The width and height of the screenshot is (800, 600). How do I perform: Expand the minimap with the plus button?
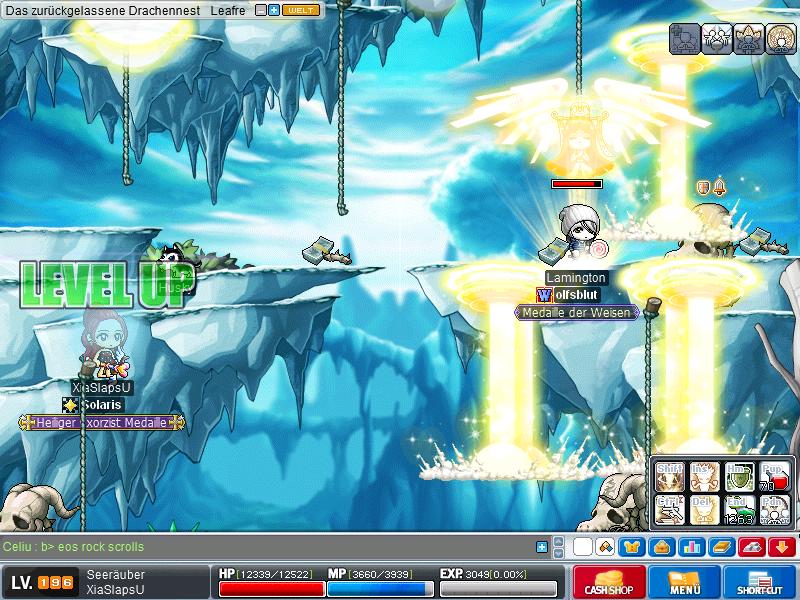tap(274, 10)
